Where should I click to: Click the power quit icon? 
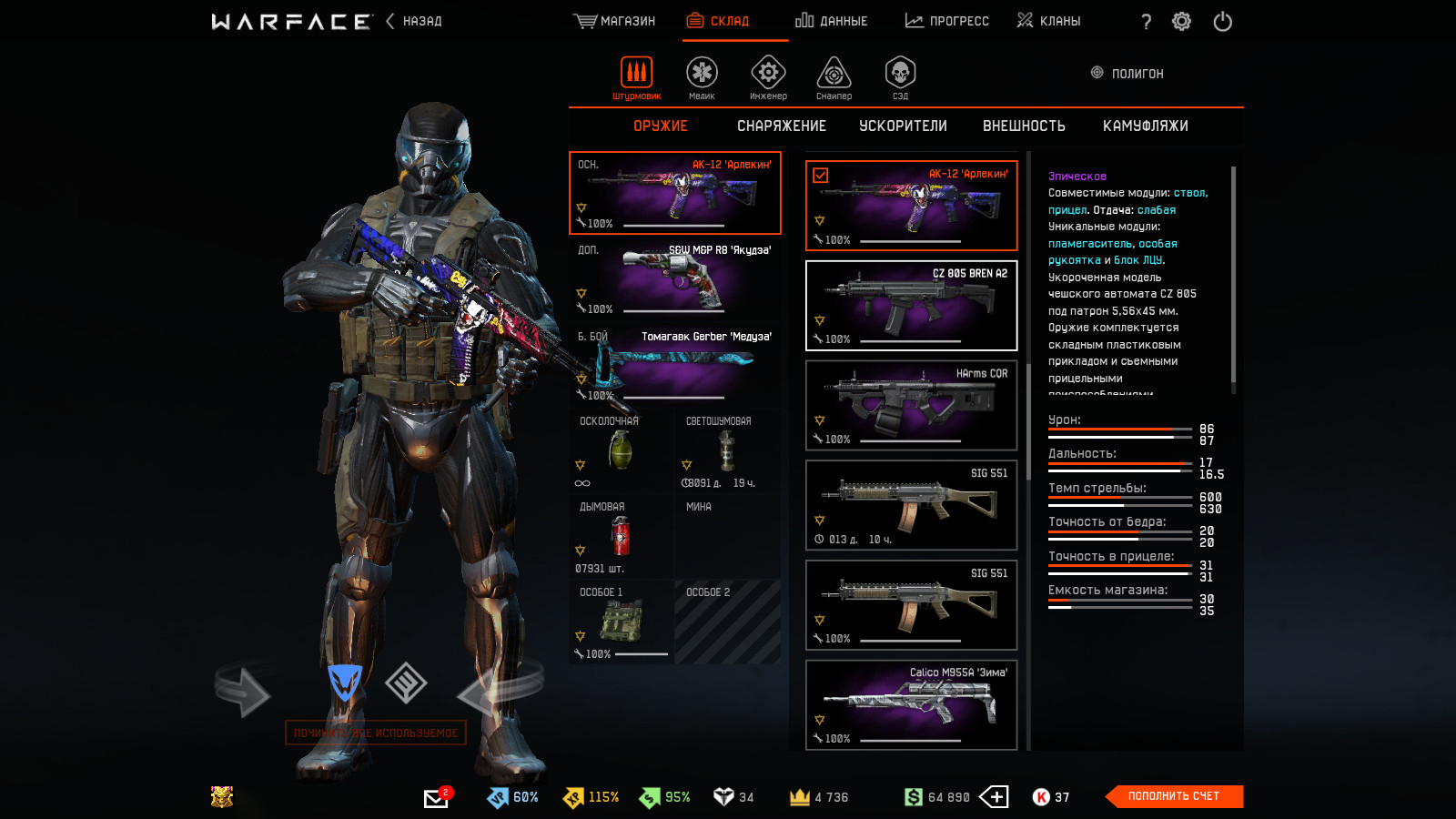click(1222, 21)
